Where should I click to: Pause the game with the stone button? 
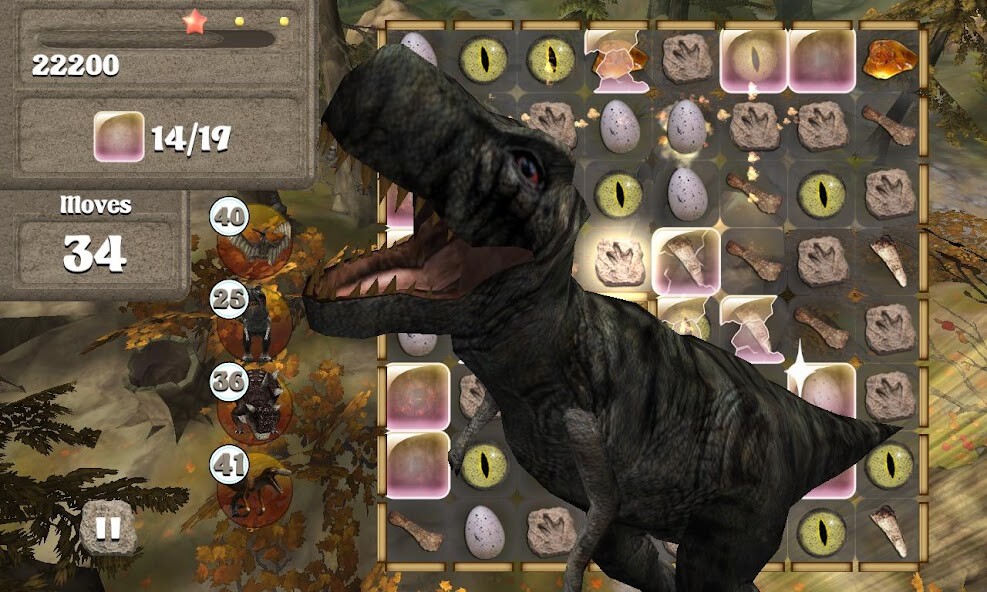click(x=108, y=527)
